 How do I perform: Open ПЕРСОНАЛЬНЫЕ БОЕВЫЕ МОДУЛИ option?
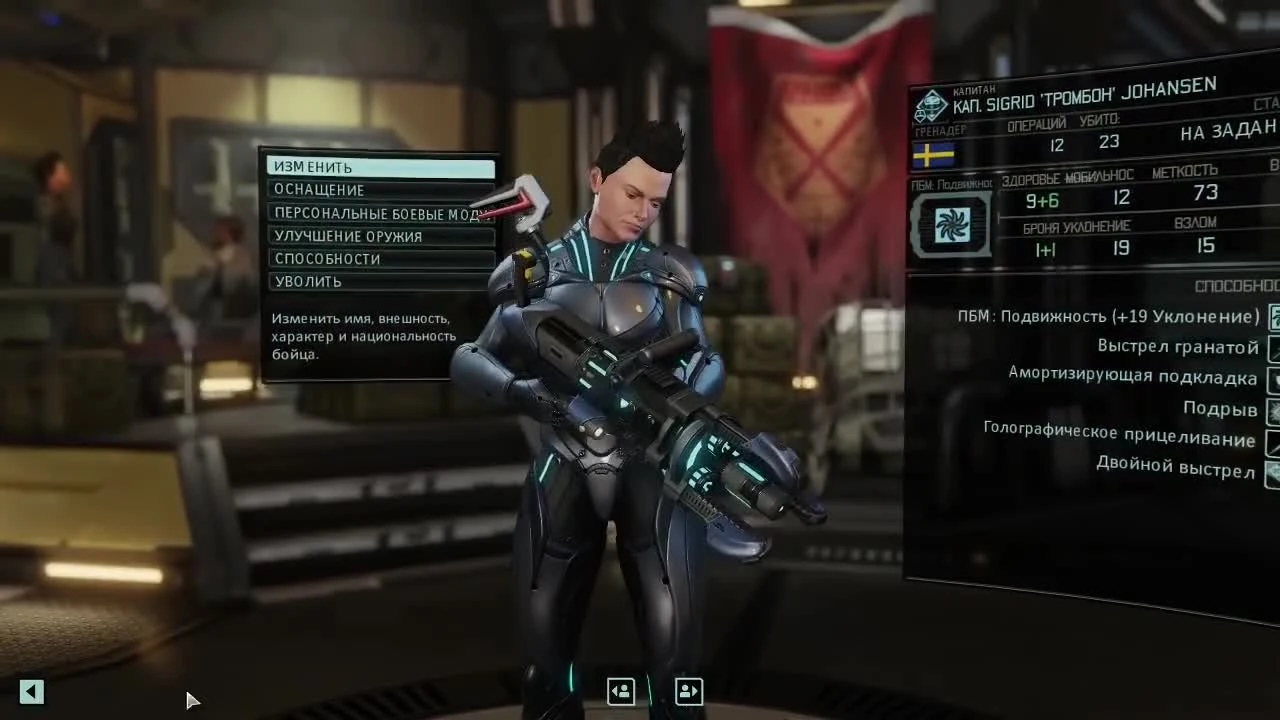pyautogui.click(x=379, y=212)
